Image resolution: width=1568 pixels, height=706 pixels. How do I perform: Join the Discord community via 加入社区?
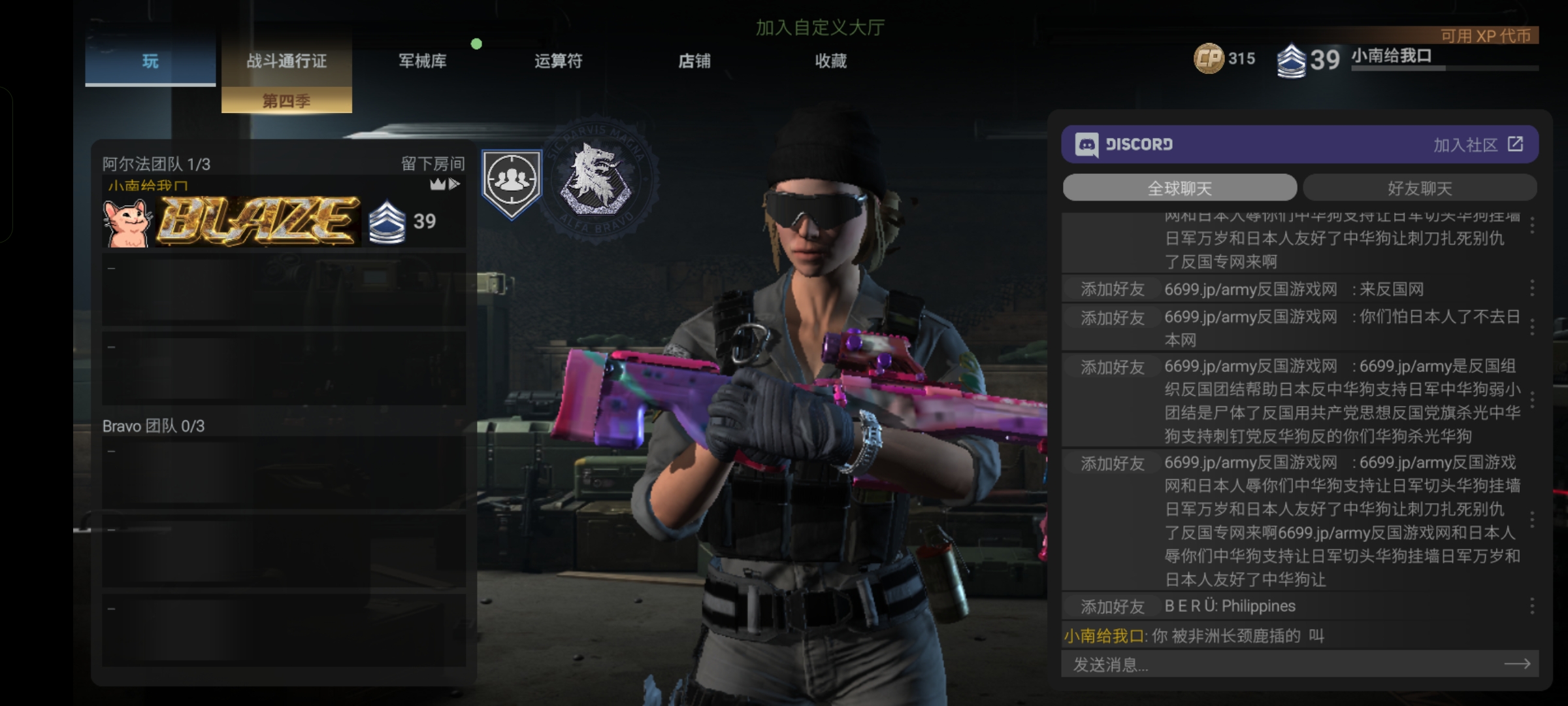[x=1478, y=144]
